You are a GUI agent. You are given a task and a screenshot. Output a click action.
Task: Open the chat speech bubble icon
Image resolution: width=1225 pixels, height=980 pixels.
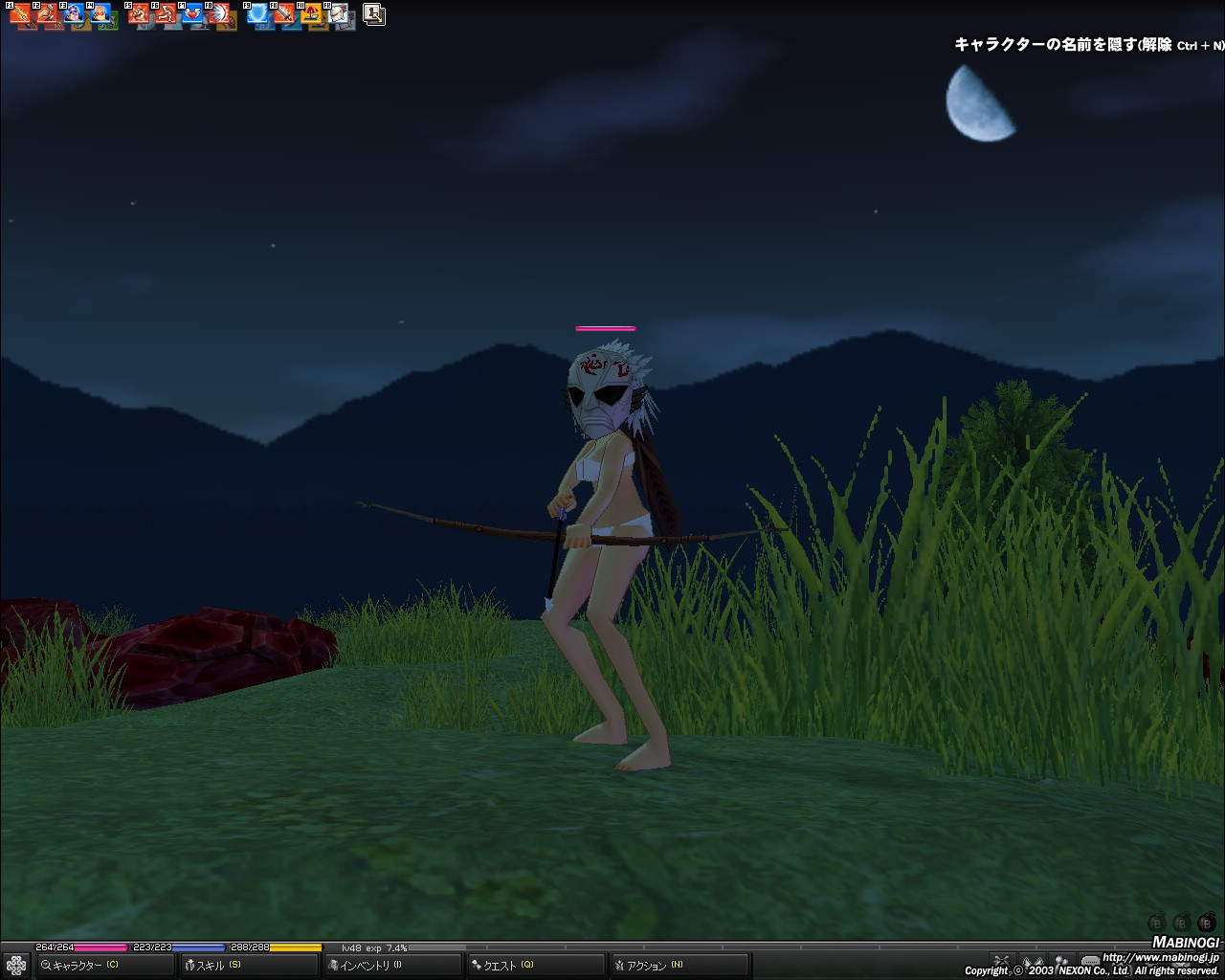tap(1090, 961)
